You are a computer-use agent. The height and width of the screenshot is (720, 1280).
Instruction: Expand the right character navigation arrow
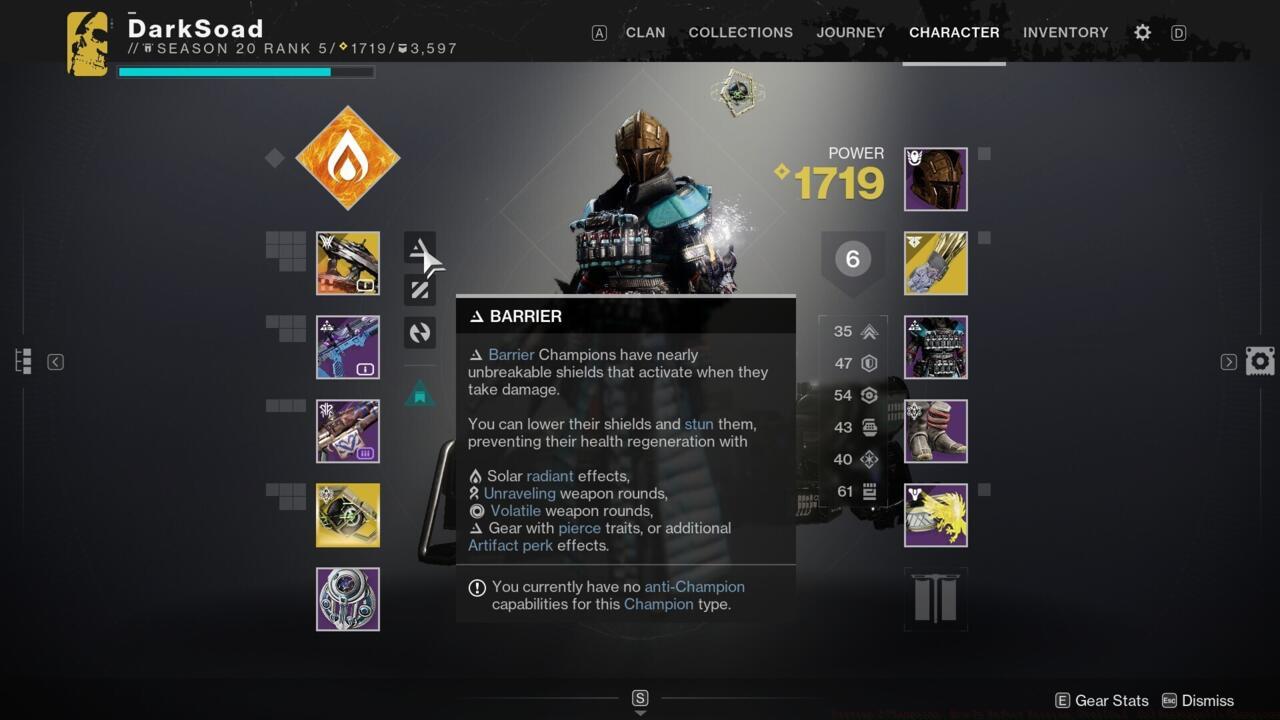1227,362
